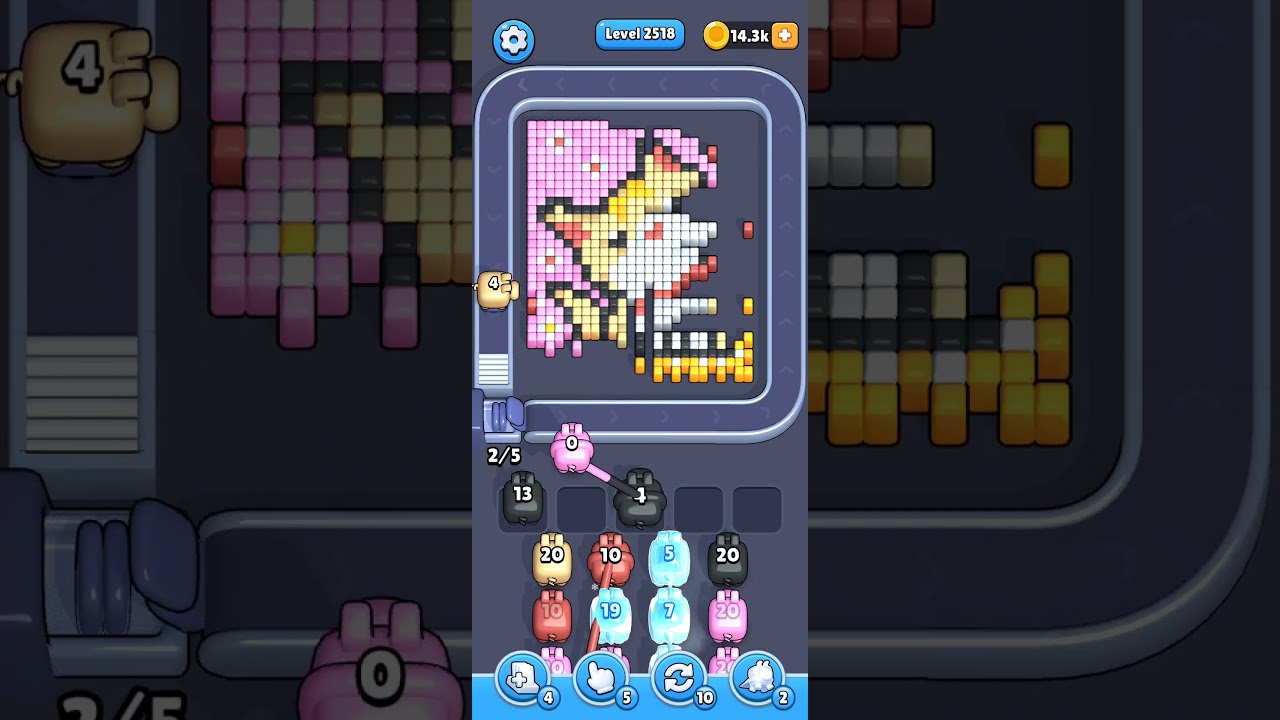
Task: Fire the cannon booster with 2 charges
Action: (758, 678)
